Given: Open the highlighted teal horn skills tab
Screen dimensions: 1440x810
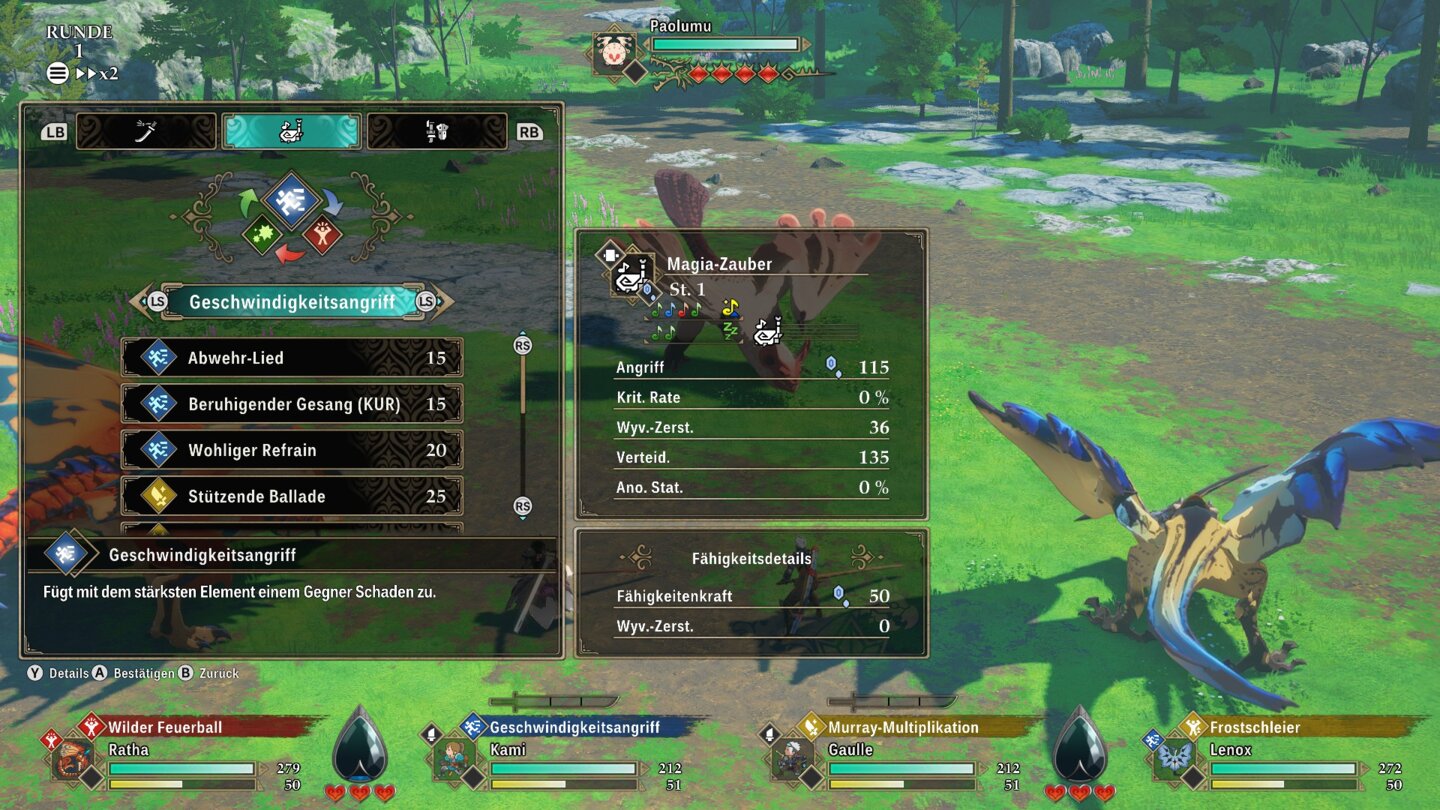Looking at the screenshot, I should pyautogui.click(x=291, y=131).
